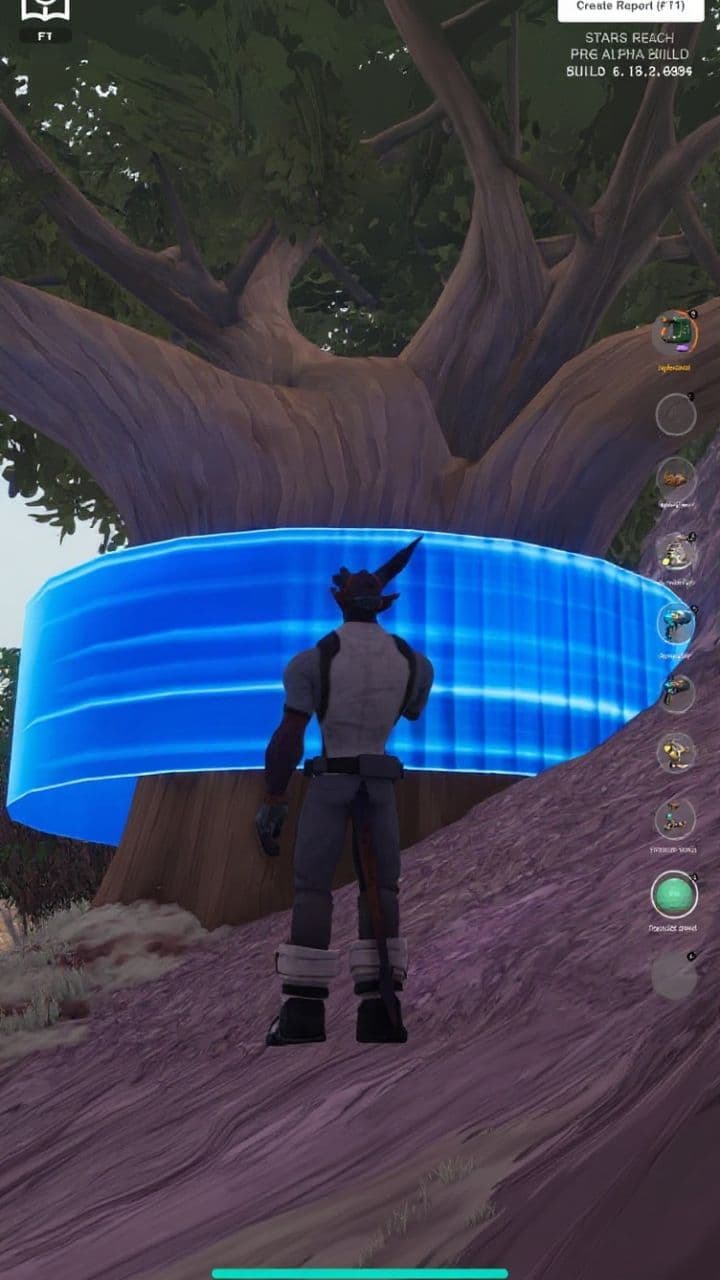The height and width of the screenshot is (1280, 720).
Task: Select the orange creature item slot
Action: click(676, 480)
